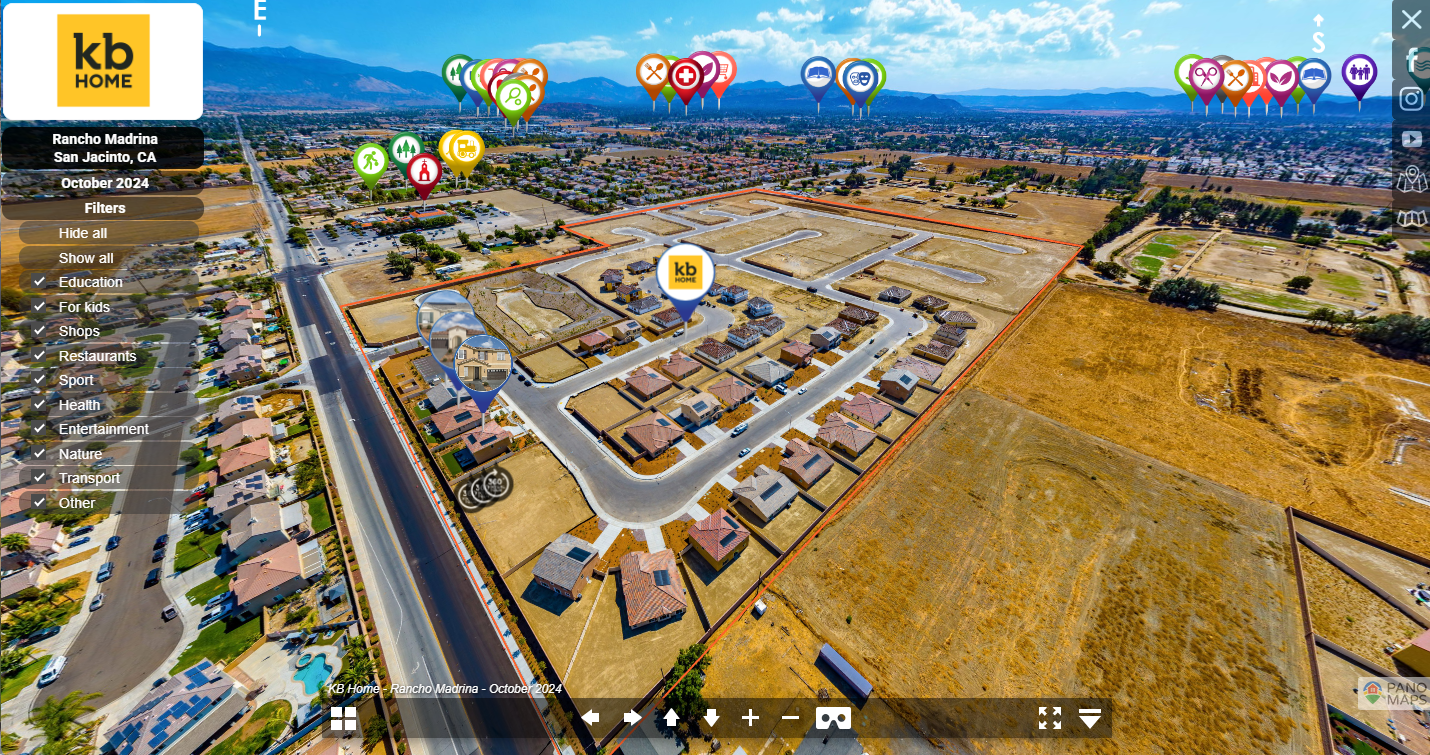This screenshot has height=755, width=1430.
Task: Toggle the Health filter
Action: pos(40,405)
